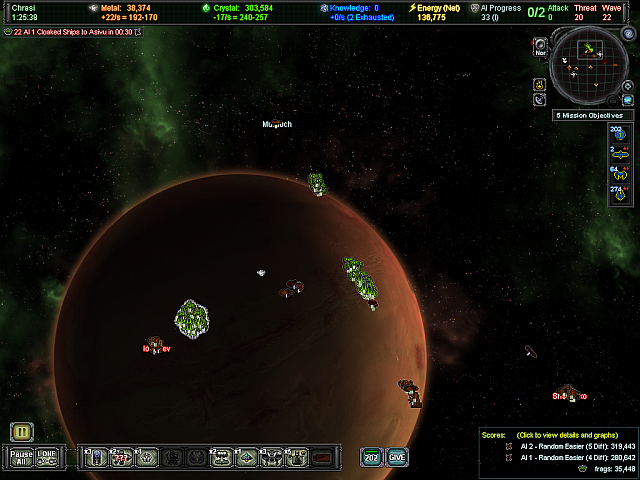640x480 pixels.
Task: Click the 202 button beside GIVE
Action: click(371, 458)
